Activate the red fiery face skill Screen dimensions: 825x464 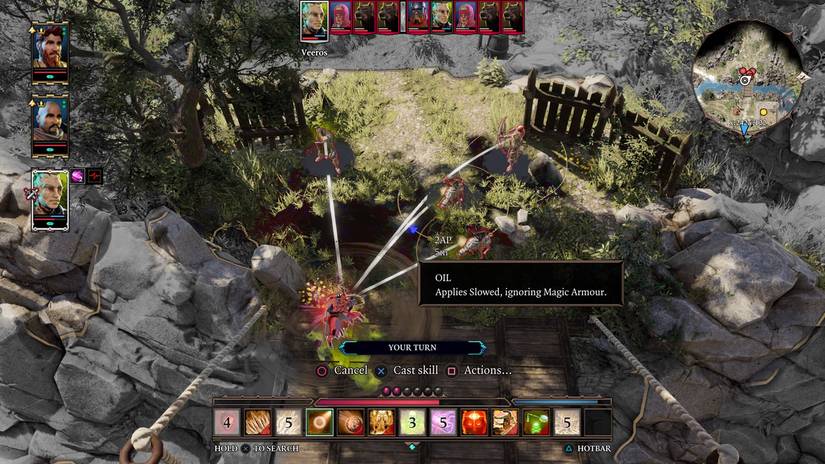473,423
